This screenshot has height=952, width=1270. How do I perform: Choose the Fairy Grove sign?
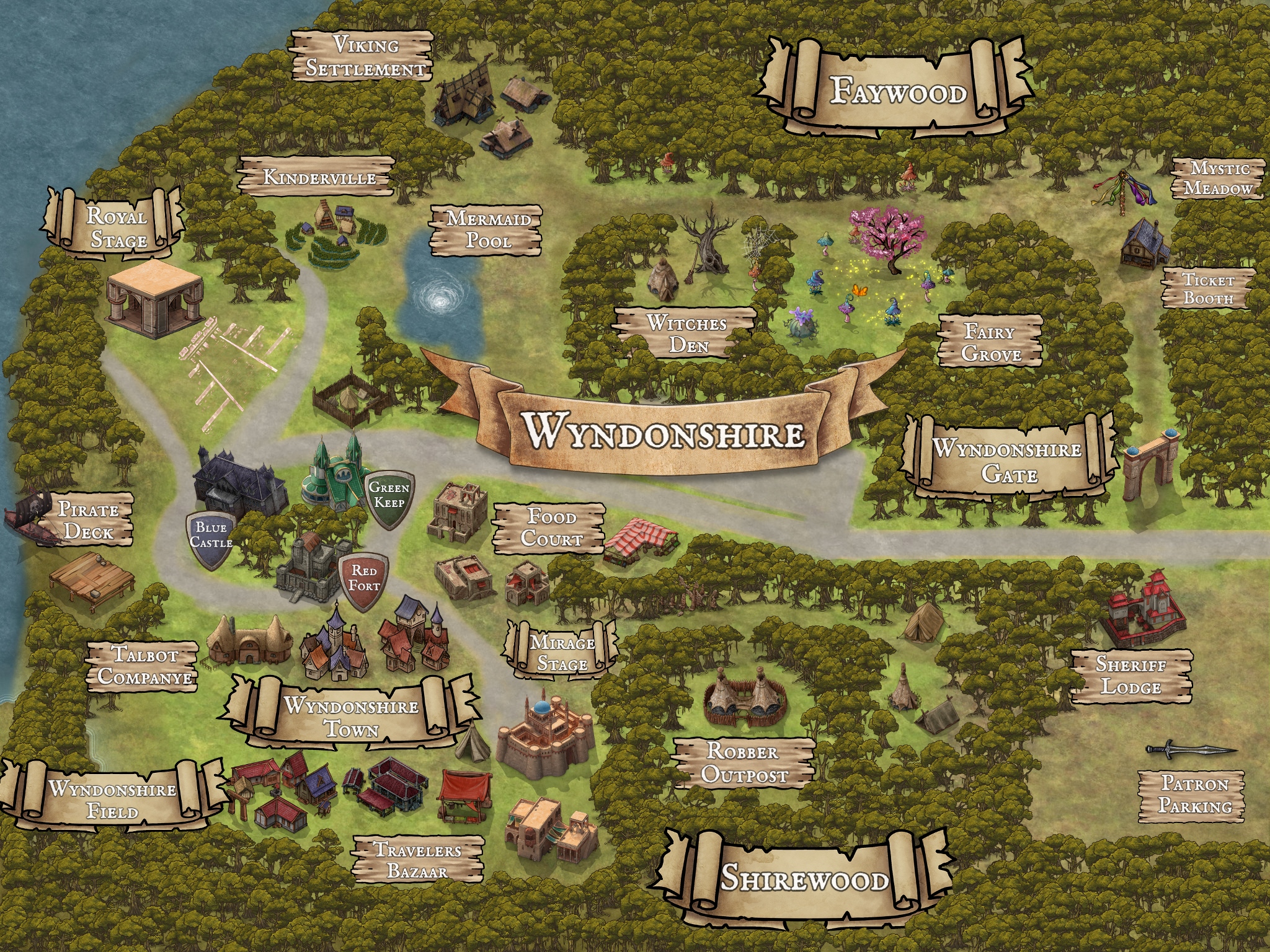tap(990, 342)
